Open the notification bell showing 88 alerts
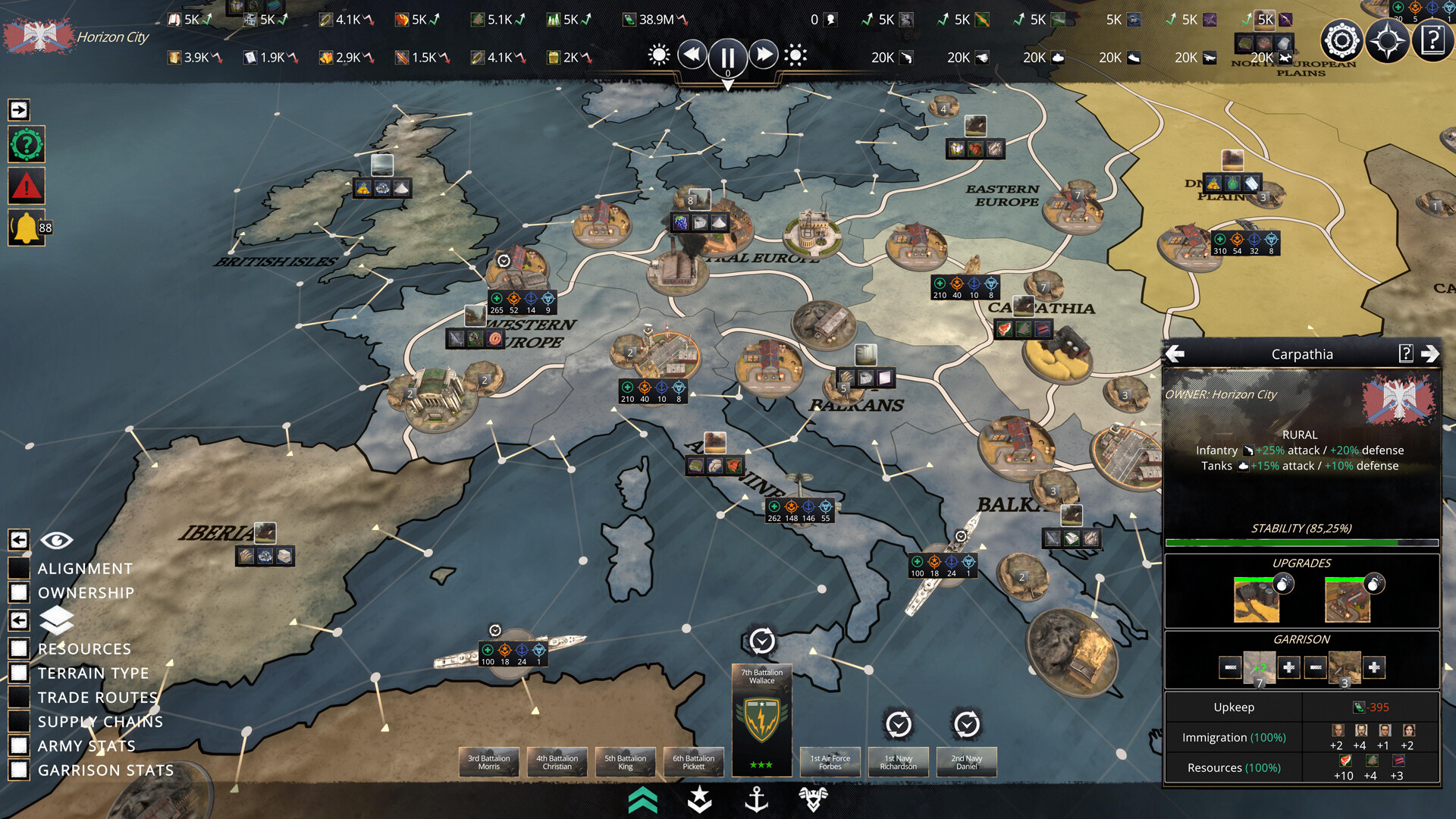 tap(27, 227)
